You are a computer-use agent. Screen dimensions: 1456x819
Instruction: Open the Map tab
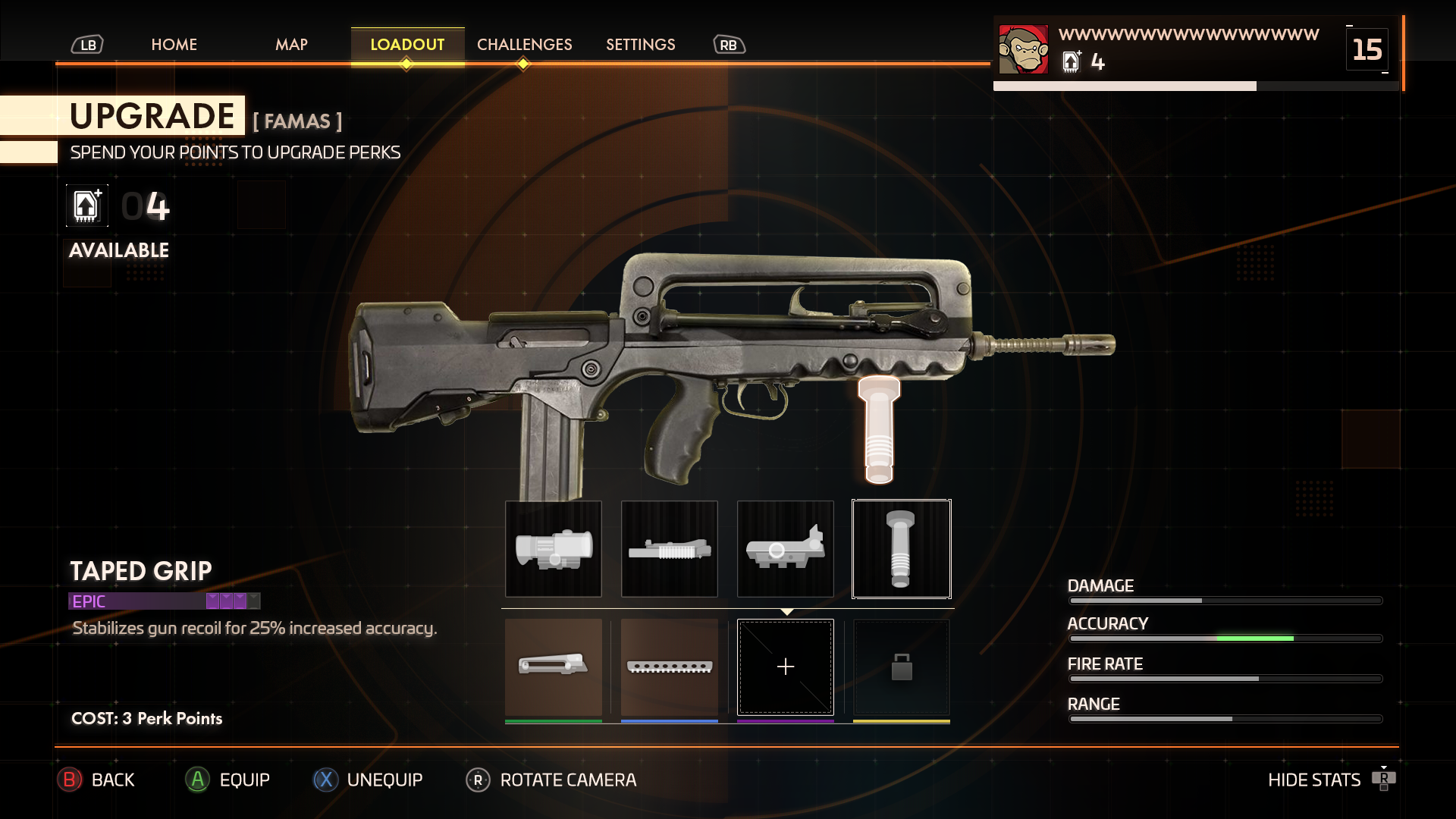291,45
